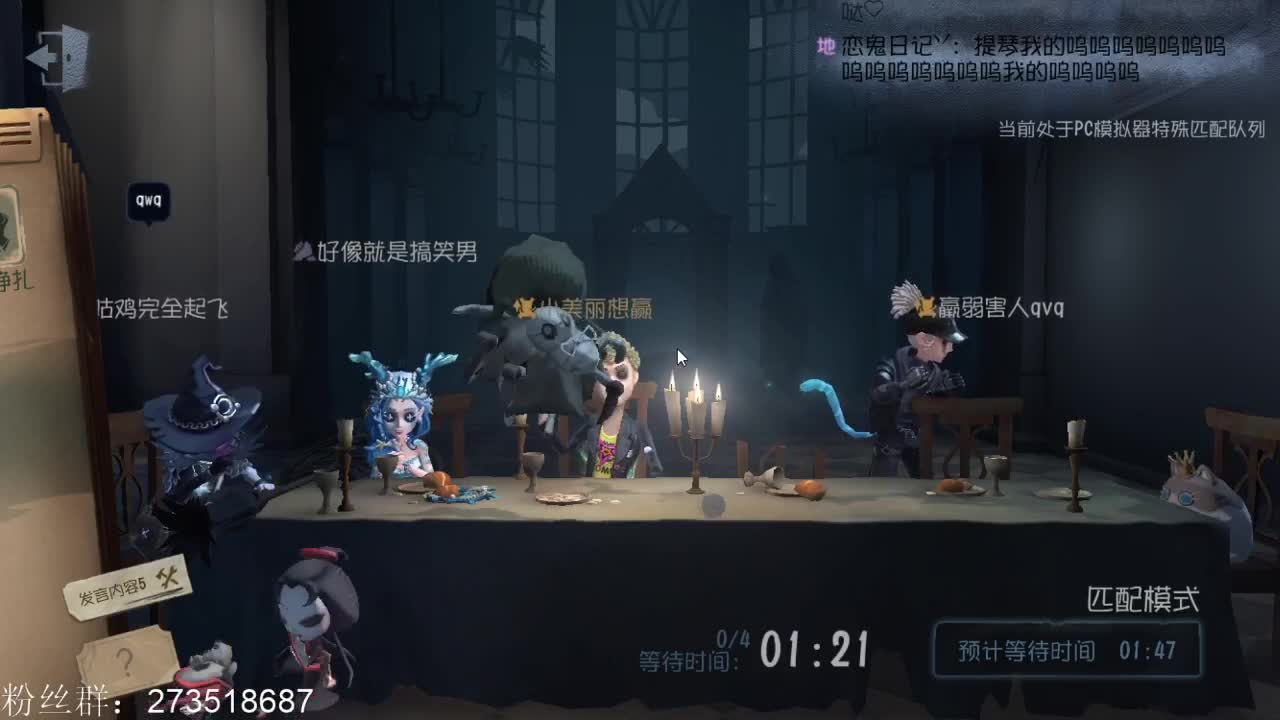Click the qwq speech bubble
1280x720 pixels.
(x=150, y=199)
